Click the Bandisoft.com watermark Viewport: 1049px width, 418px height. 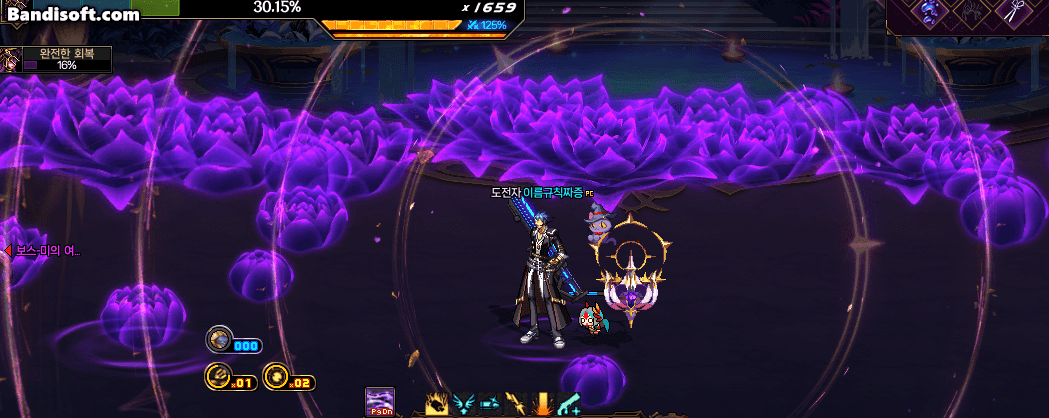[74, 15]
